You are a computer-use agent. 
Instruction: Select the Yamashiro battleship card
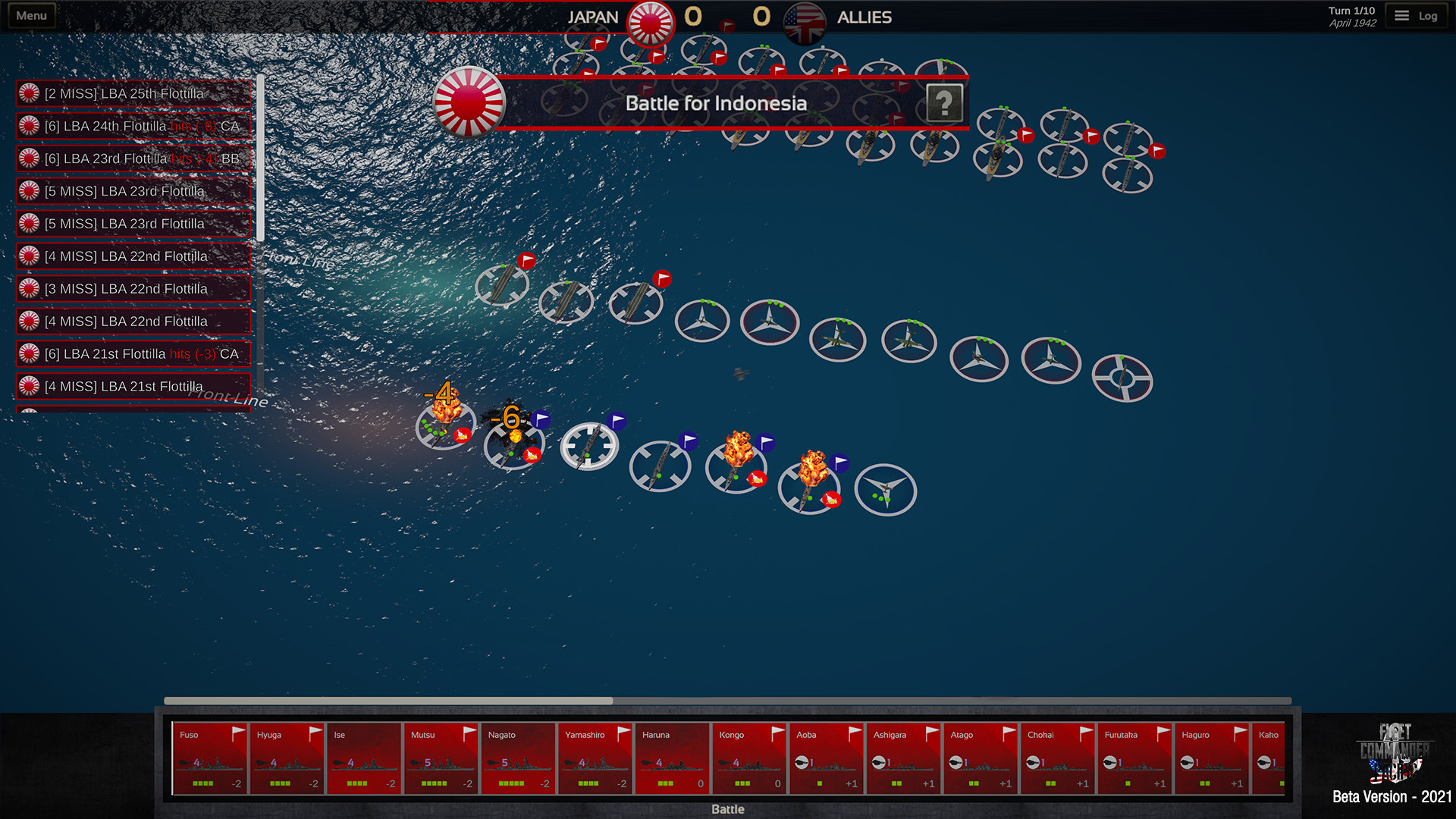click(595, 758)
